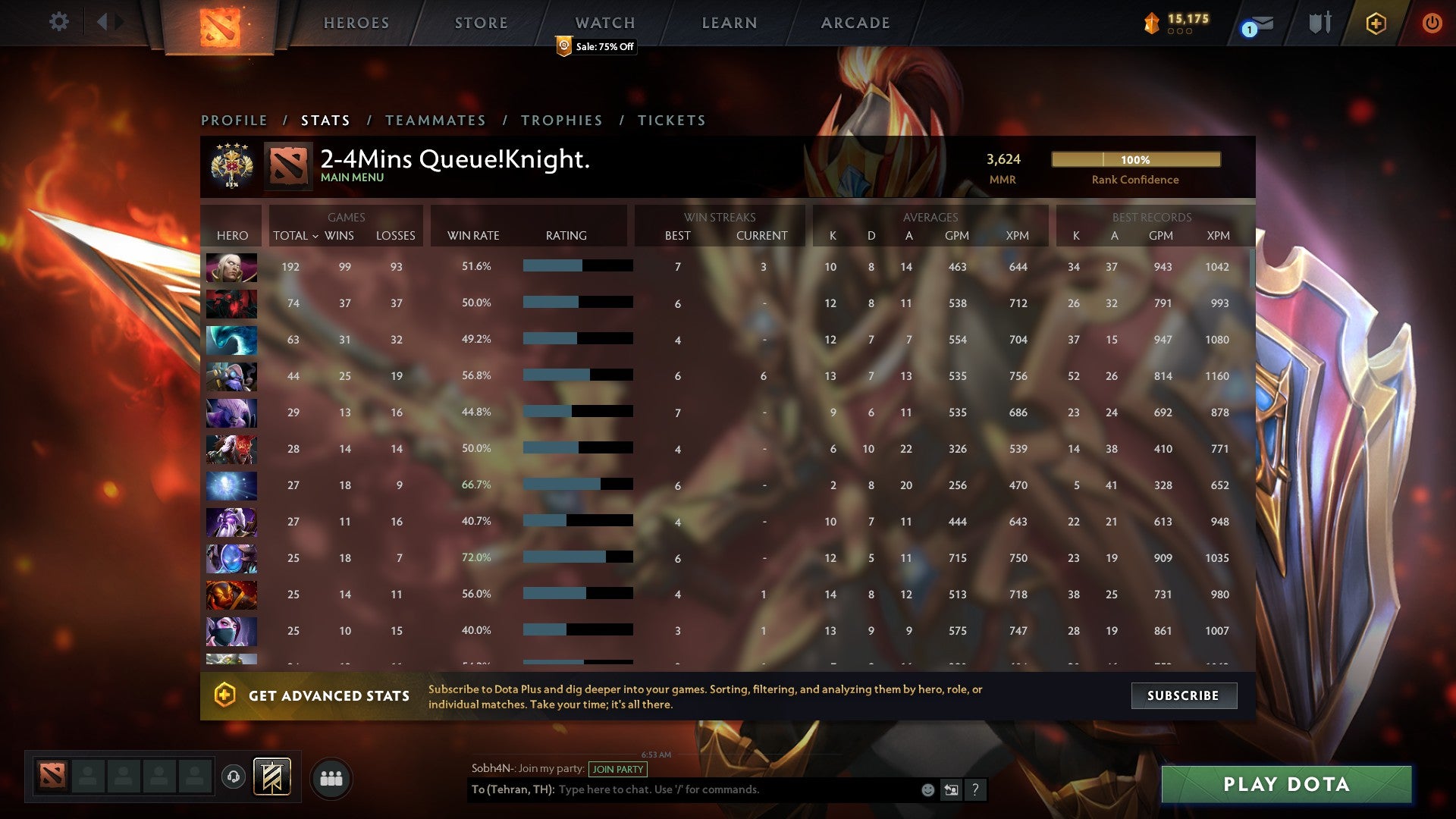Viewport: 1456px width, 819px height.
Task: Open Dota Plus via the gold hexagon icon
Action: (x=1376, y=23)
